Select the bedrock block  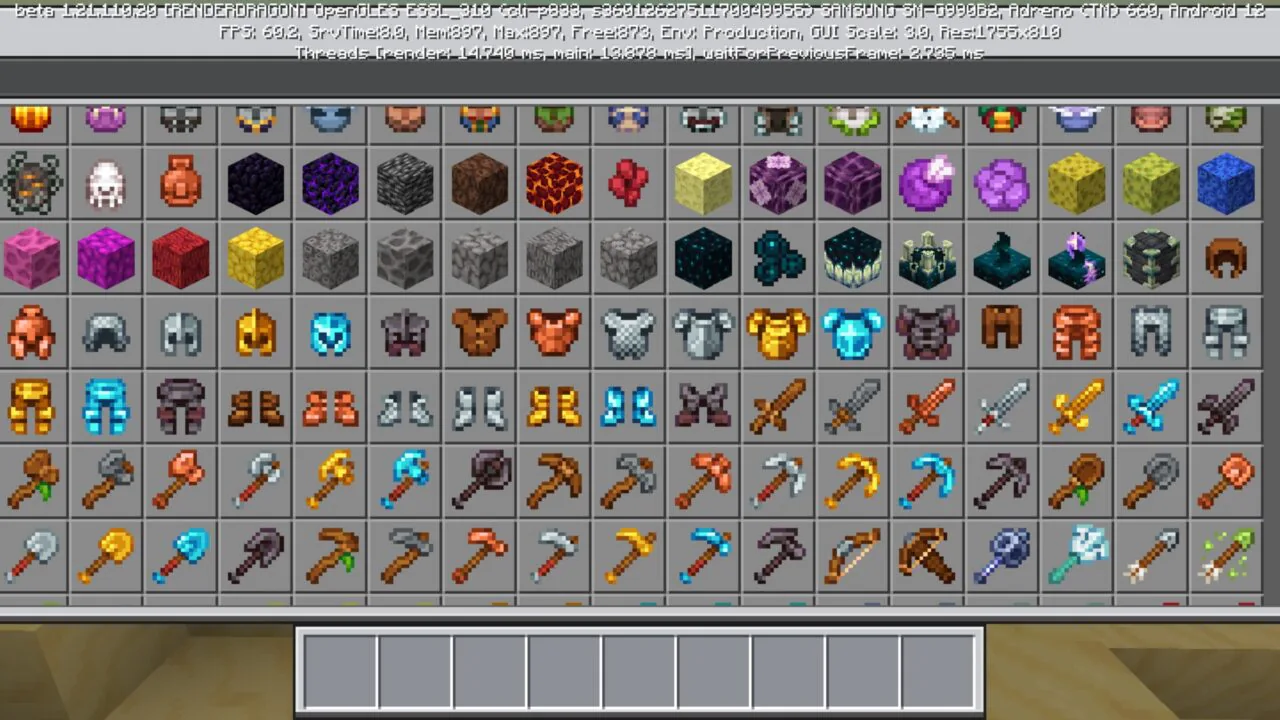click(x=404, y=184)
